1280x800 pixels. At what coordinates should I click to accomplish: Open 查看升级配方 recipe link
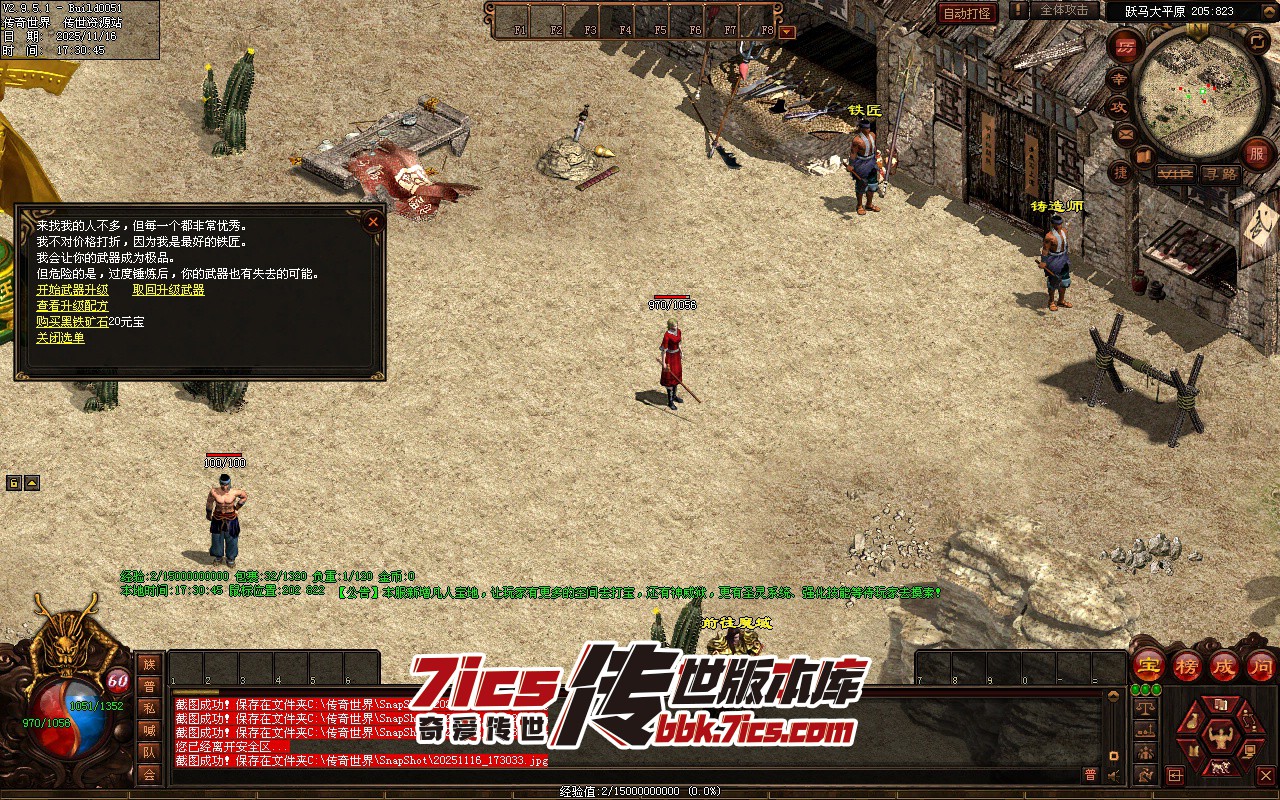tap(72, 306)
